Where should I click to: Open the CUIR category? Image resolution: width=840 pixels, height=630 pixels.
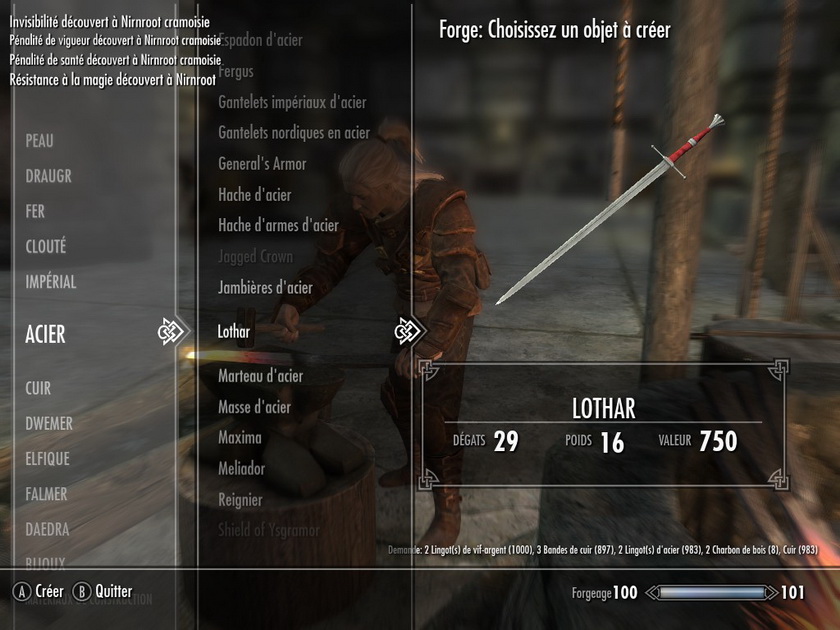click(x=38, y=388)
